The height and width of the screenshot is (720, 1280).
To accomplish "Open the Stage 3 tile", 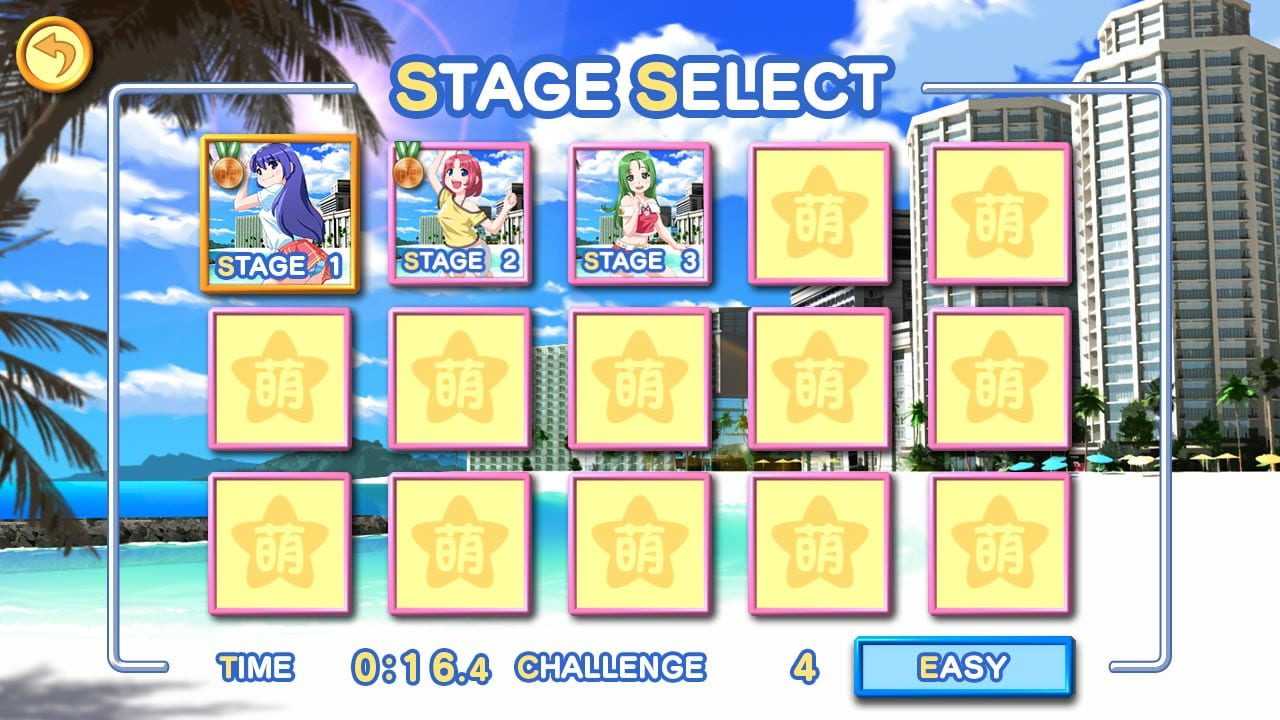I will (640, 213).
